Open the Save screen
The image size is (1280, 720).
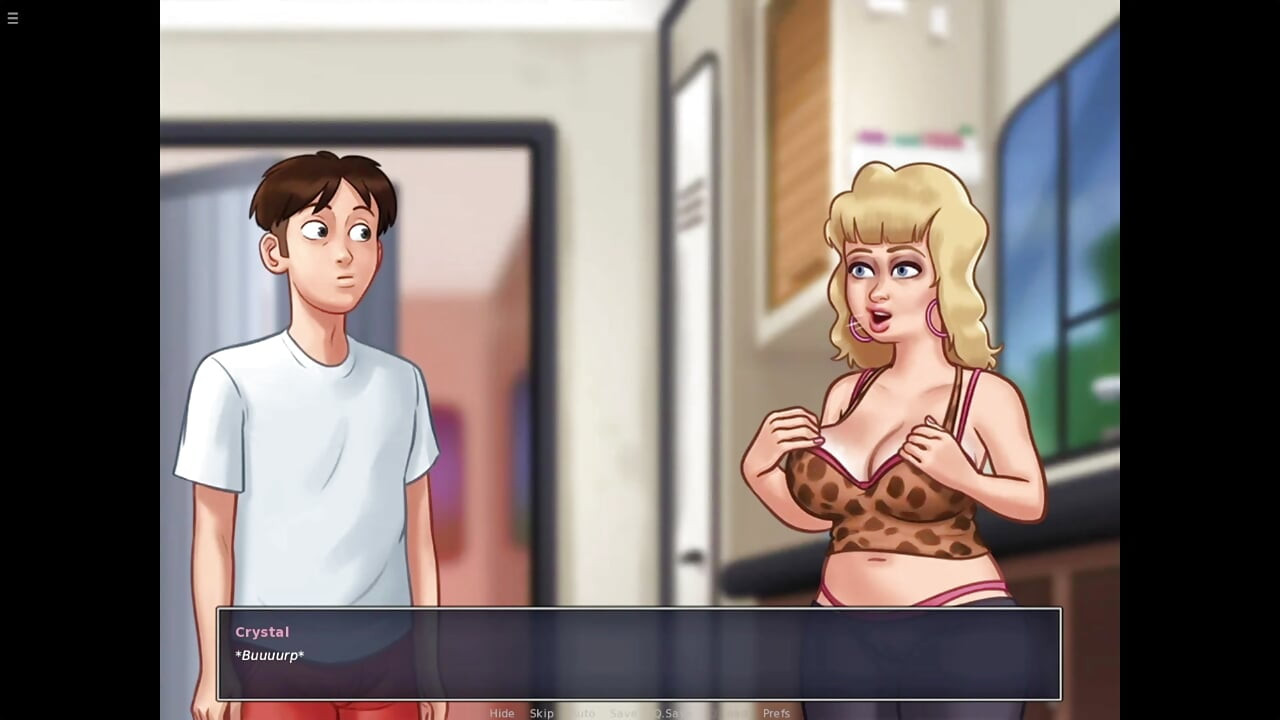[x=623, y=713]
